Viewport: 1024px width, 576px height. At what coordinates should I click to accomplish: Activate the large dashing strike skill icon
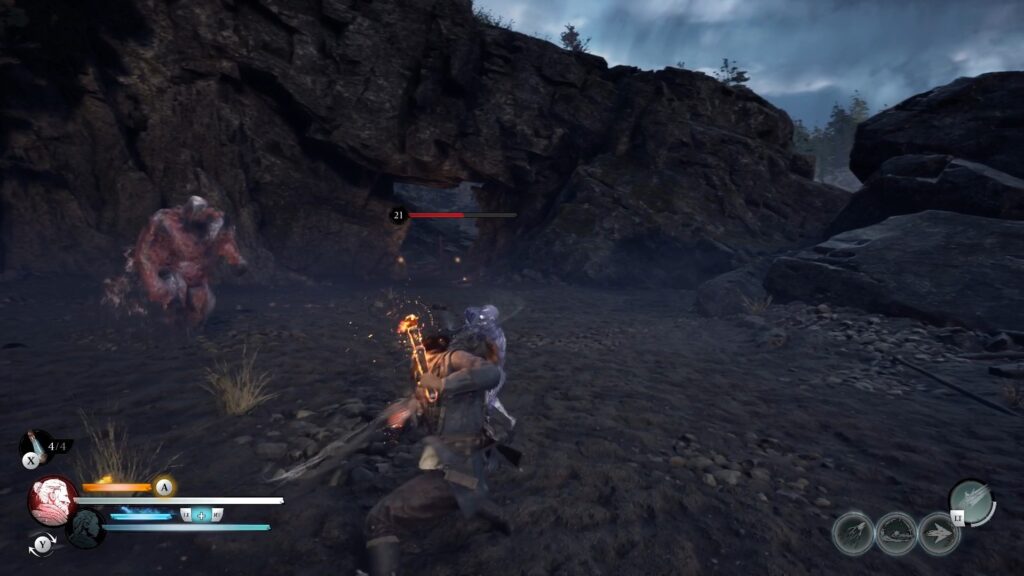pyautogui.click(x=969, y=500)
